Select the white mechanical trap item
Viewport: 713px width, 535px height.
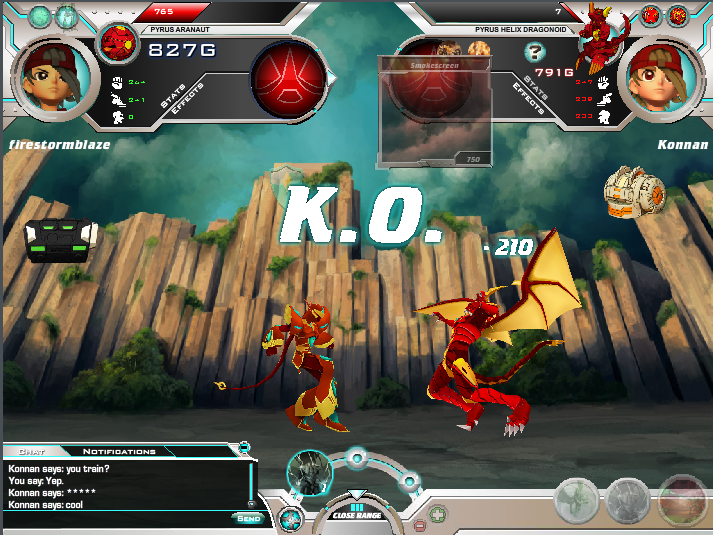tap(636, 193)
